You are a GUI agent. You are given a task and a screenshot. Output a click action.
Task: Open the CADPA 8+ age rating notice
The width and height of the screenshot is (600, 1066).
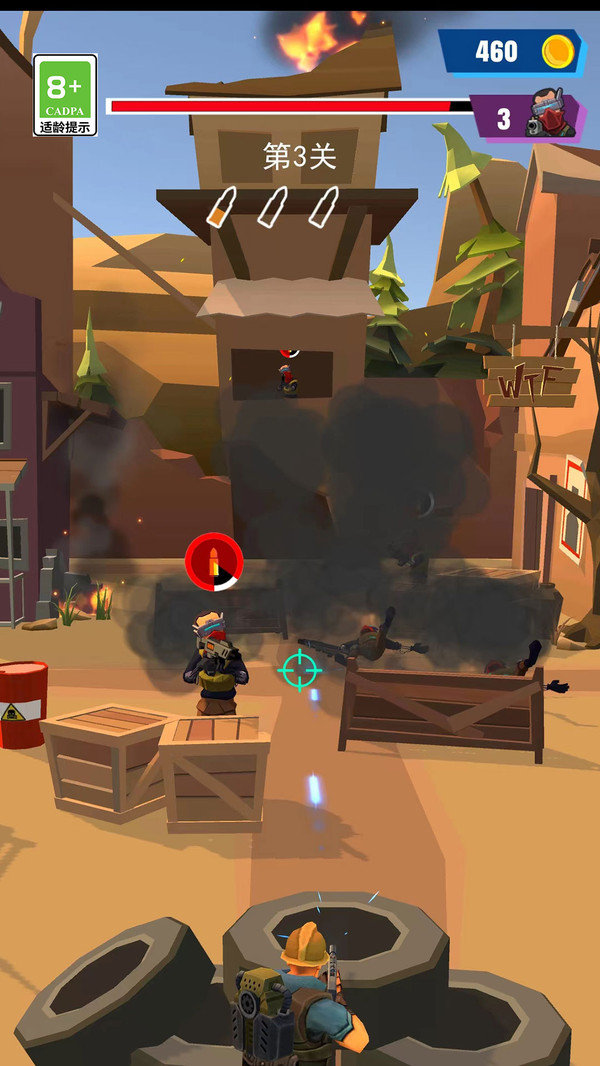pos(65,95)
